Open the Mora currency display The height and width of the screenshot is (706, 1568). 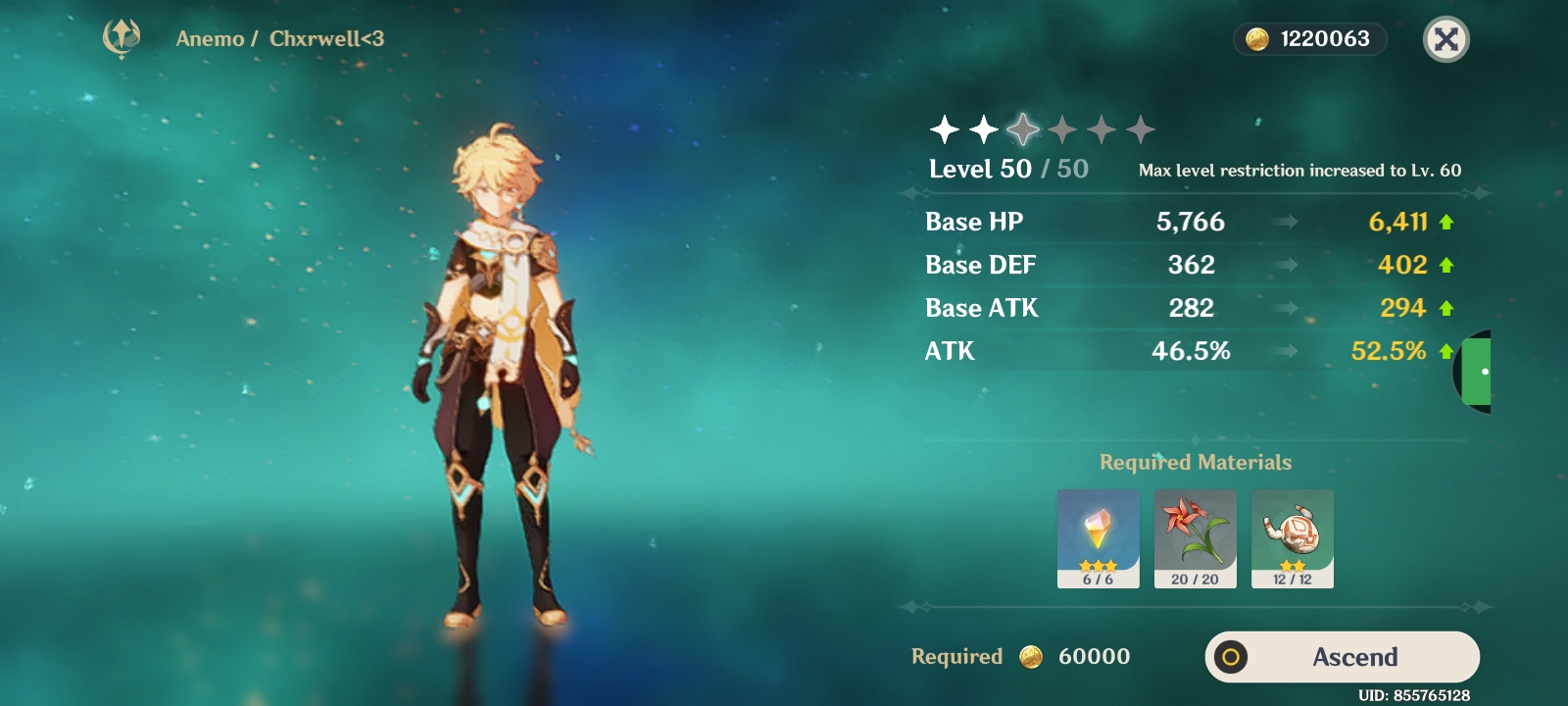click(1308, 40)
